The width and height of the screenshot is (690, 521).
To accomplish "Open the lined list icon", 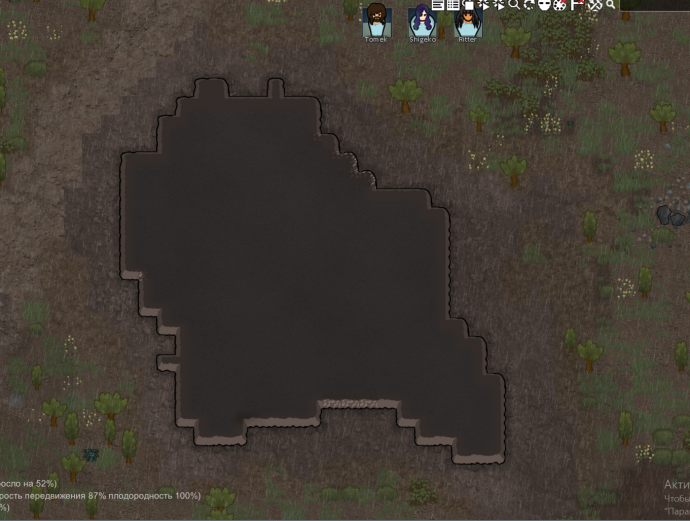I will point(438,5).
